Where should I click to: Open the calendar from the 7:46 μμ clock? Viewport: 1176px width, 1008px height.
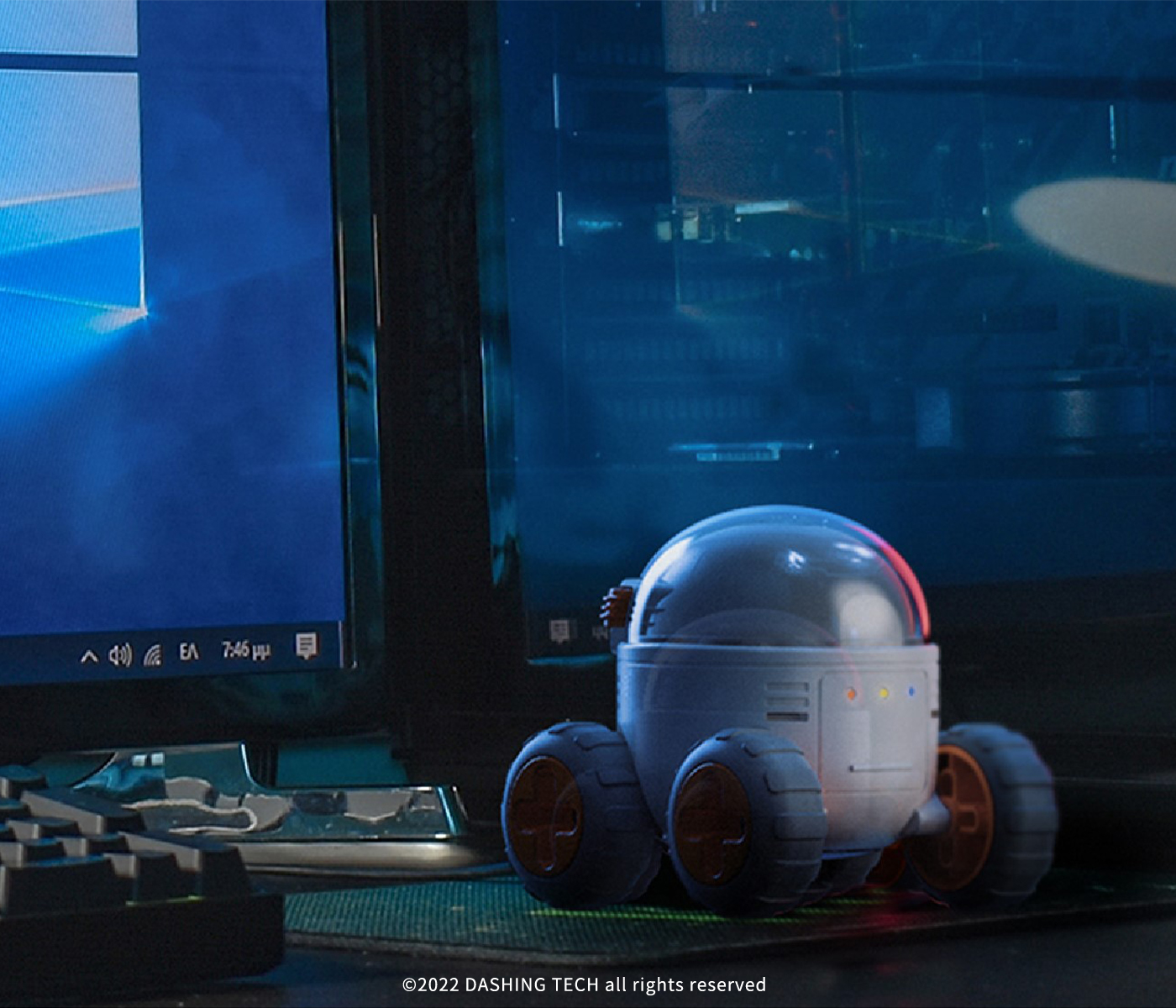(244, 648)
